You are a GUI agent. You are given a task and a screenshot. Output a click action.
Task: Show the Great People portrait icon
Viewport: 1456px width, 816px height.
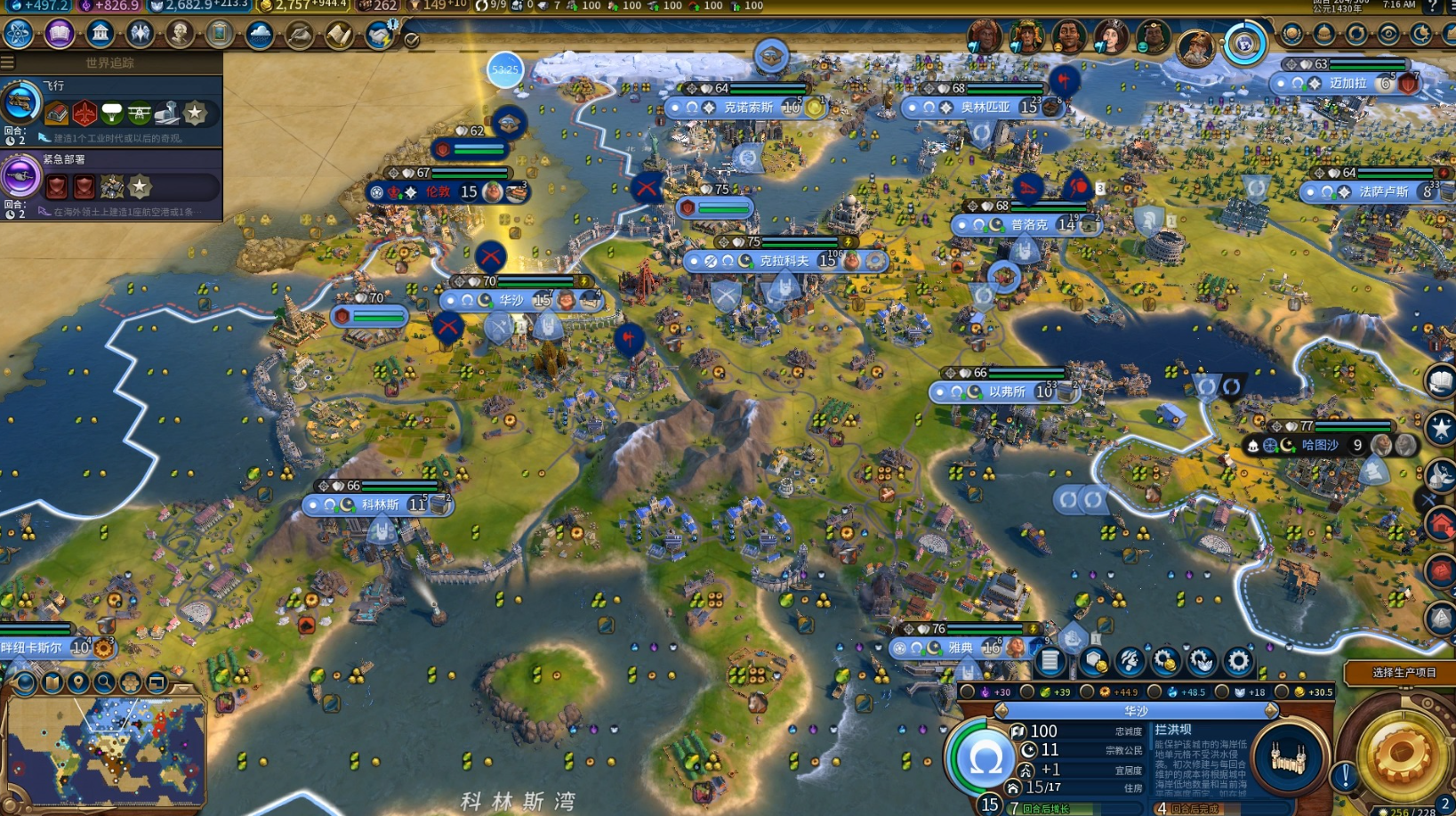tap(180, 34)
